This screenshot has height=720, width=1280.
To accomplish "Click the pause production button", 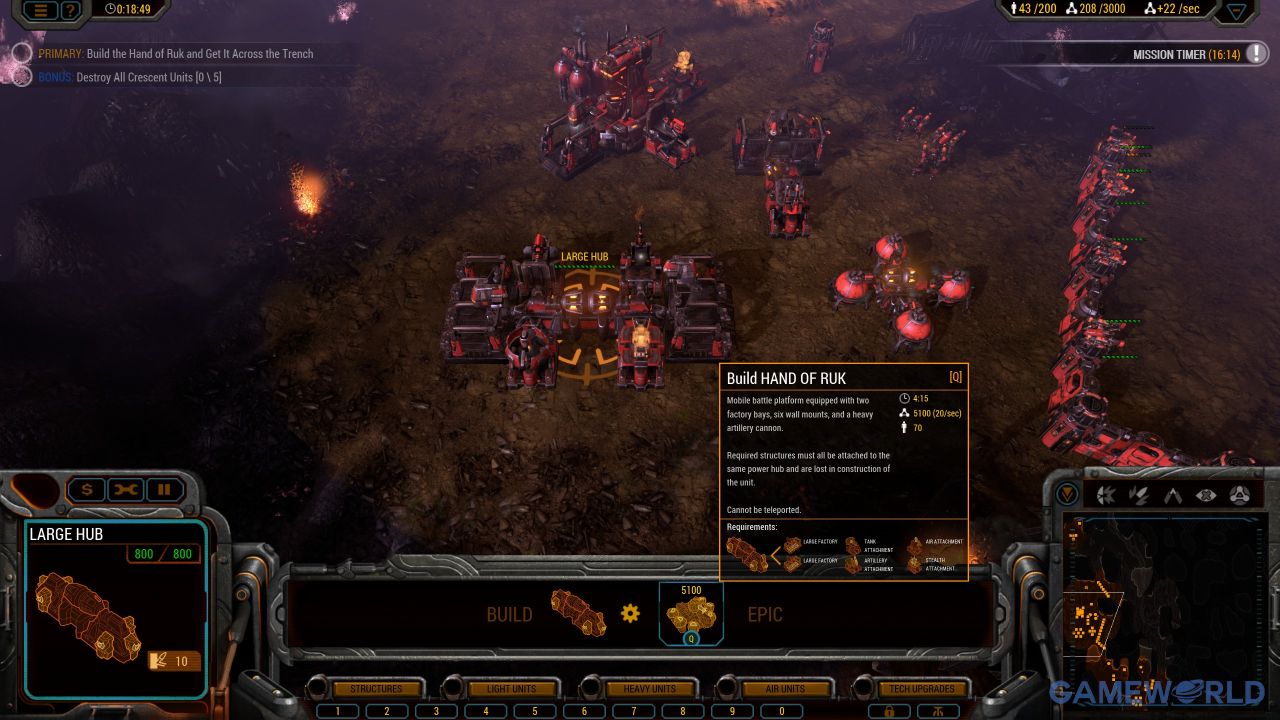I will click(165, 490).
